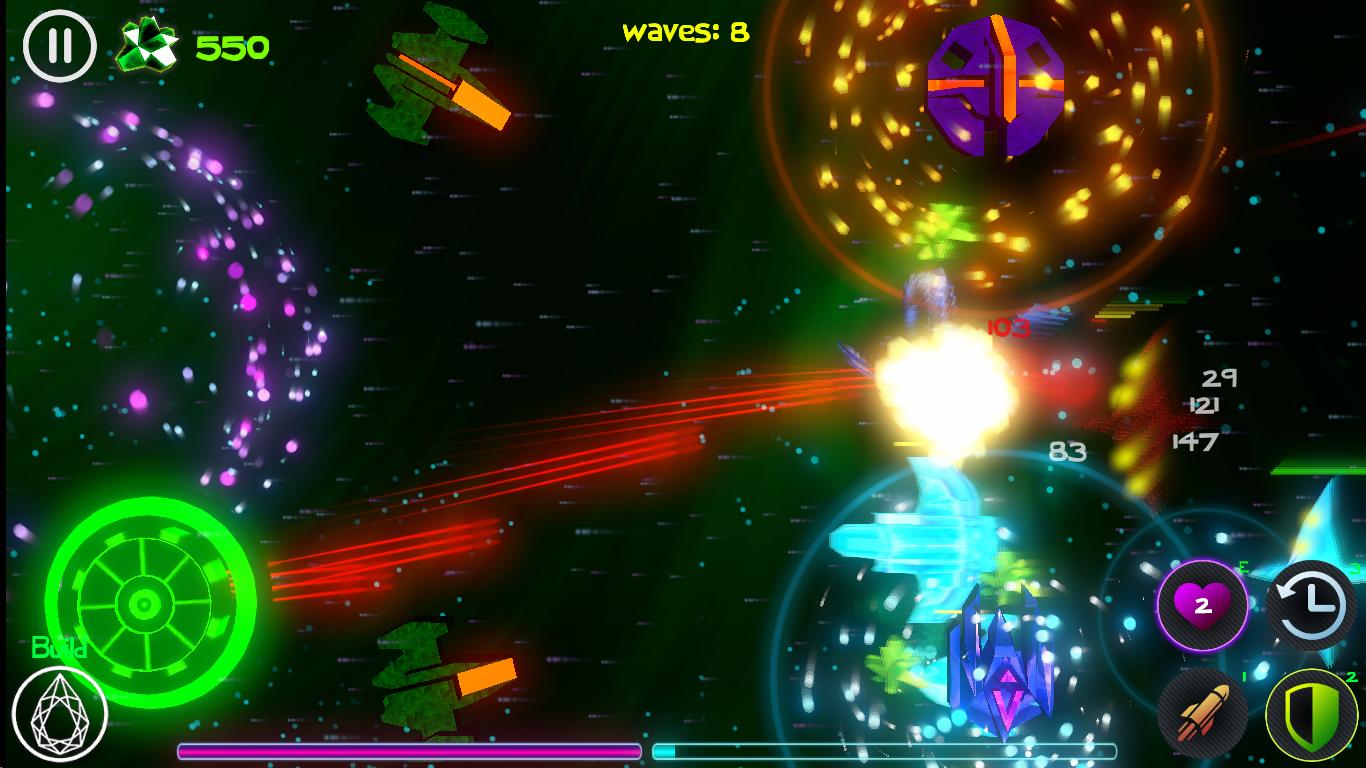1366x768 pixels.
Task: Toggle the pause button
Action: tap(60, 45)
